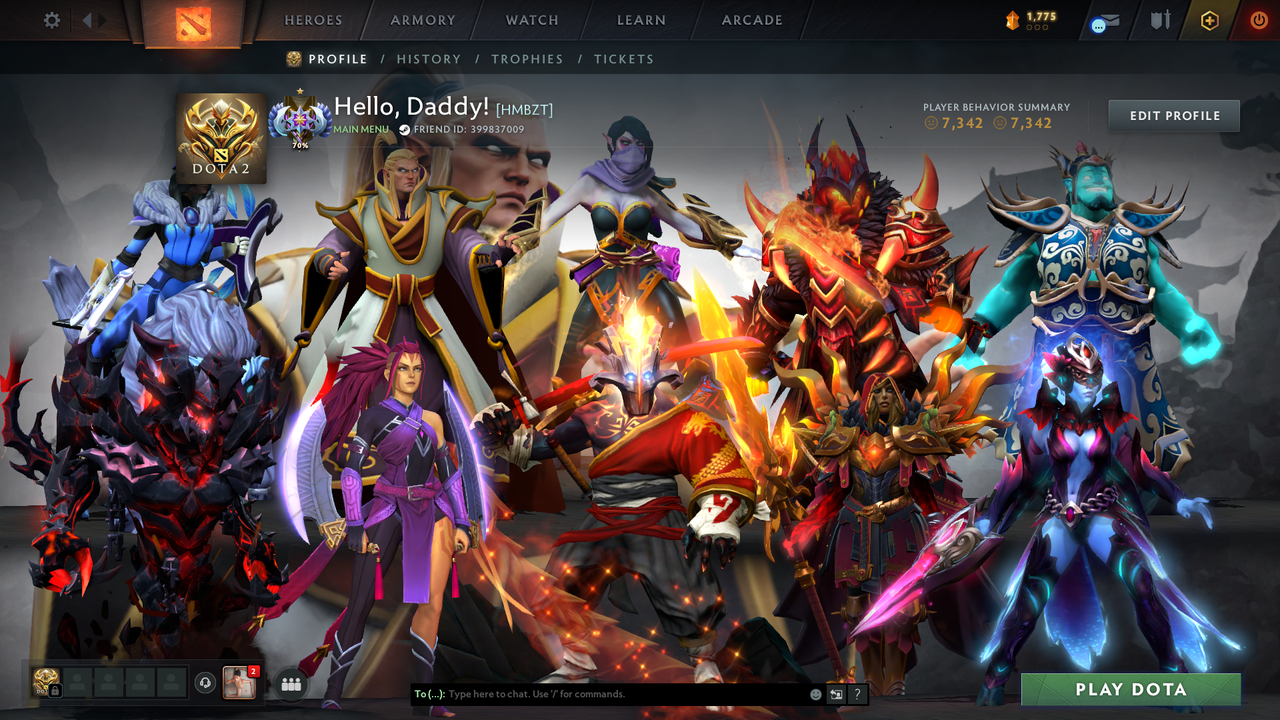Viewport: 1280px width, 720px height.
Task: Mute notifications via the avatar badge icon
Action: (x=253, y=671)
